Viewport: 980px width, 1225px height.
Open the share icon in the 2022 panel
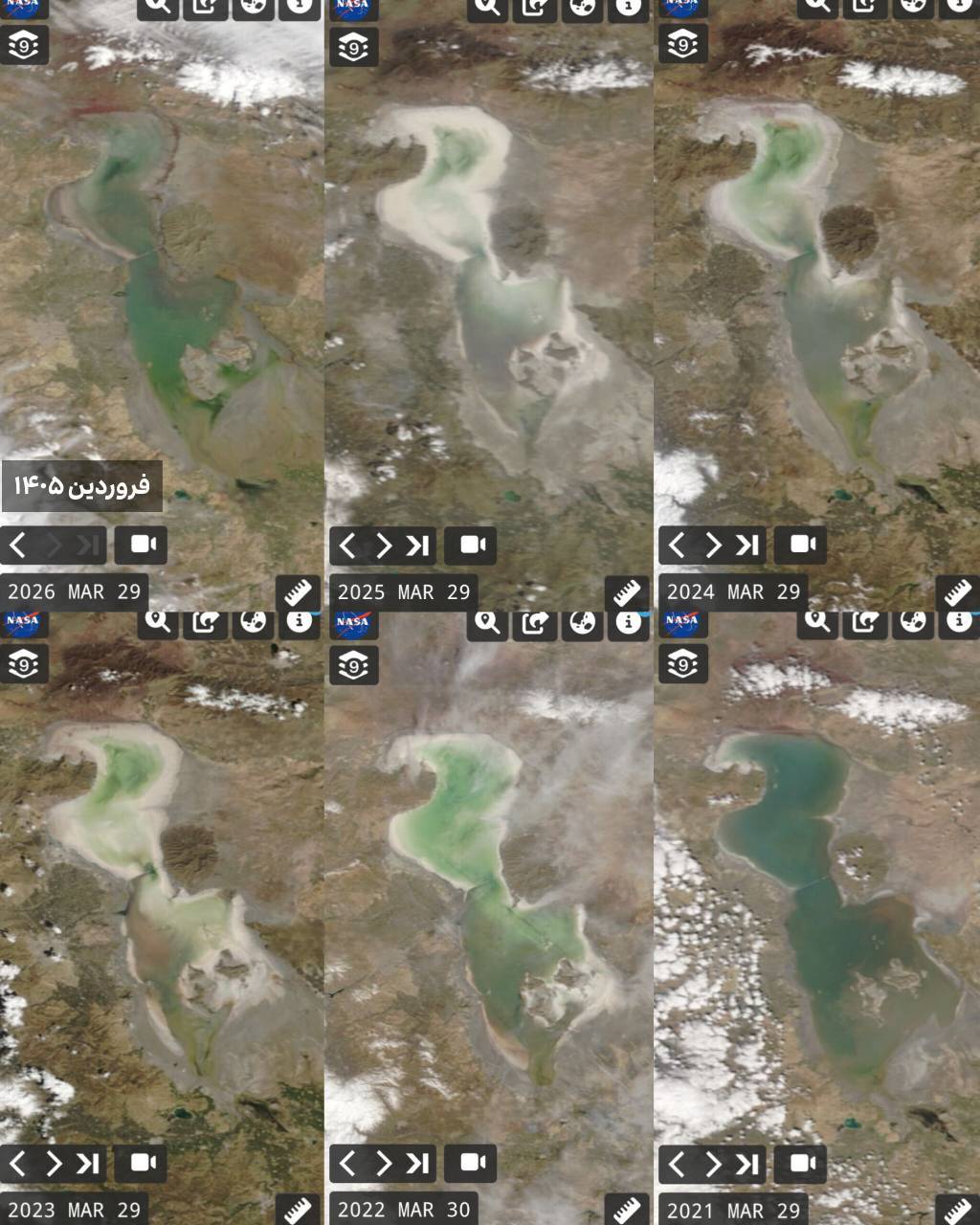(x=534, y=623)
